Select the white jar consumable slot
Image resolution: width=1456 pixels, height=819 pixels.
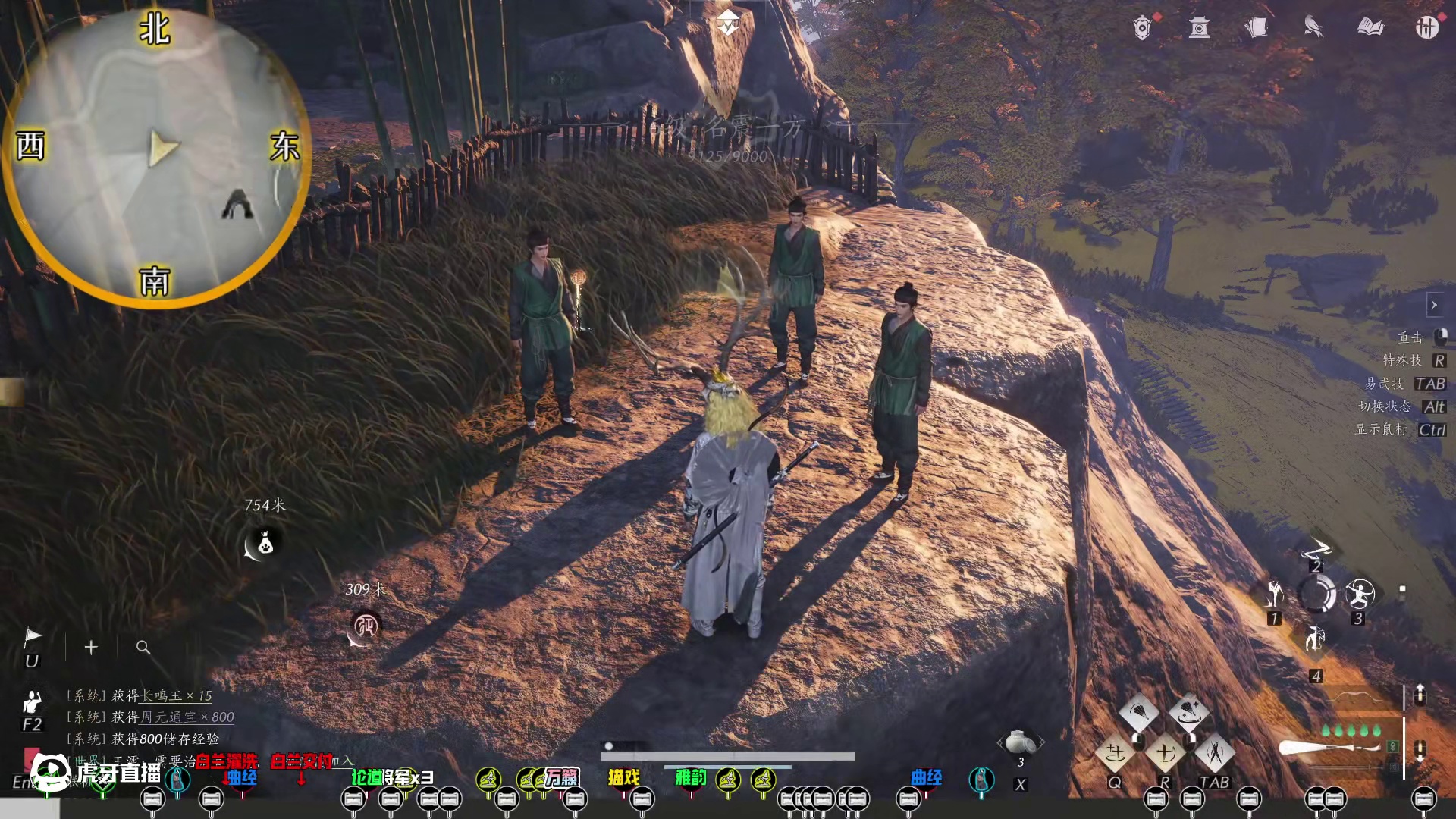pyautogui.click(x=1020, y=742)
